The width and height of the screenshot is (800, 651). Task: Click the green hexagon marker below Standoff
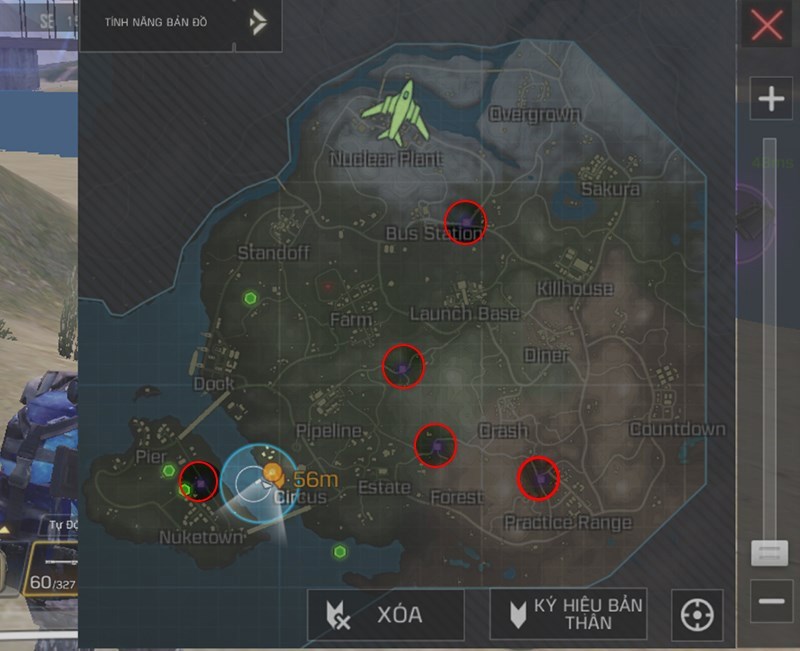(x=250, y=298)
